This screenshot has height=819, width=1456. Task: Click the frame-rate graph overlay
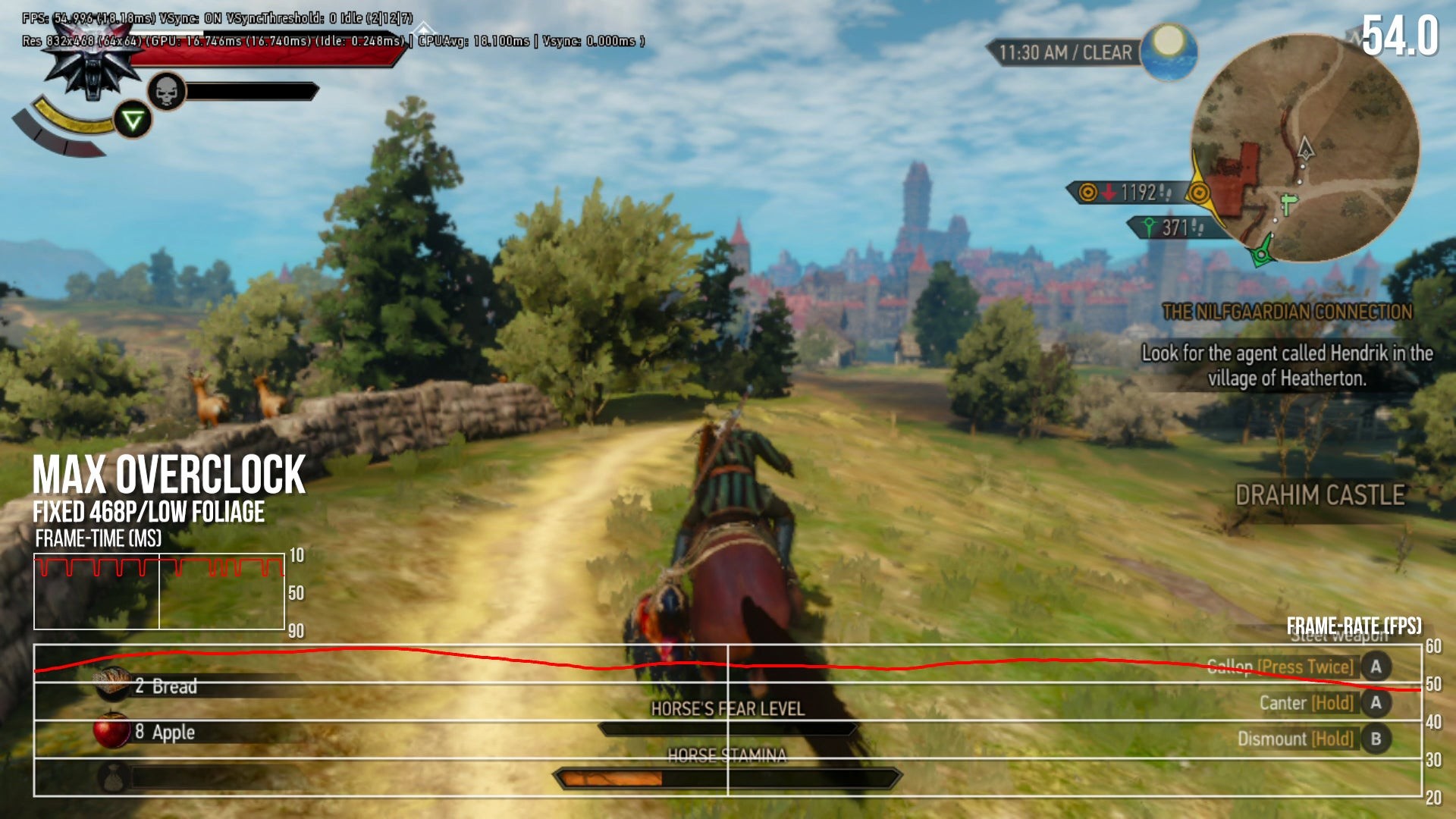click(727, 720)
